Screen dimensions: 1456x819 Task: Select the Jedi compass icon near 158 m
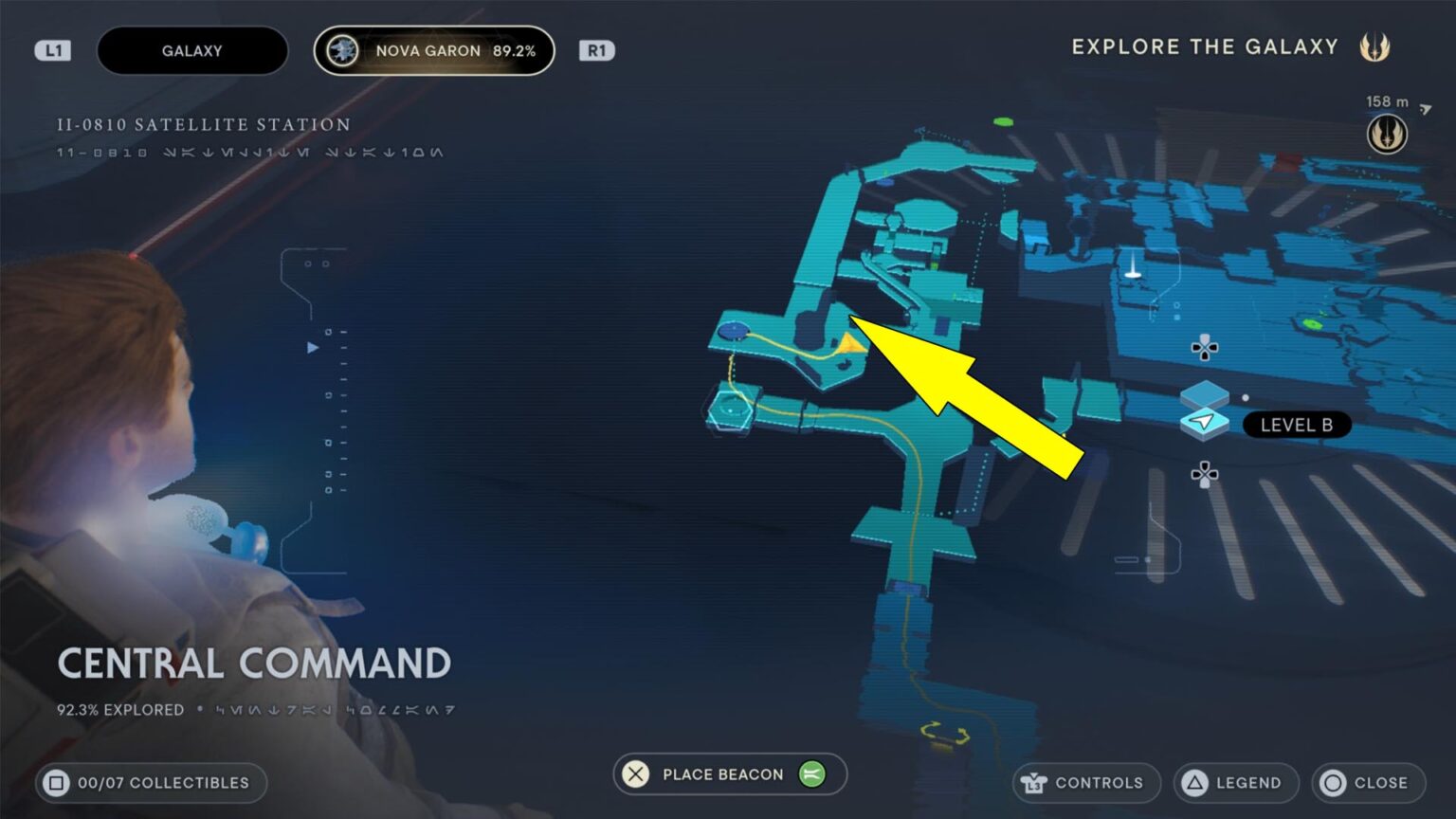[1388, 133]
